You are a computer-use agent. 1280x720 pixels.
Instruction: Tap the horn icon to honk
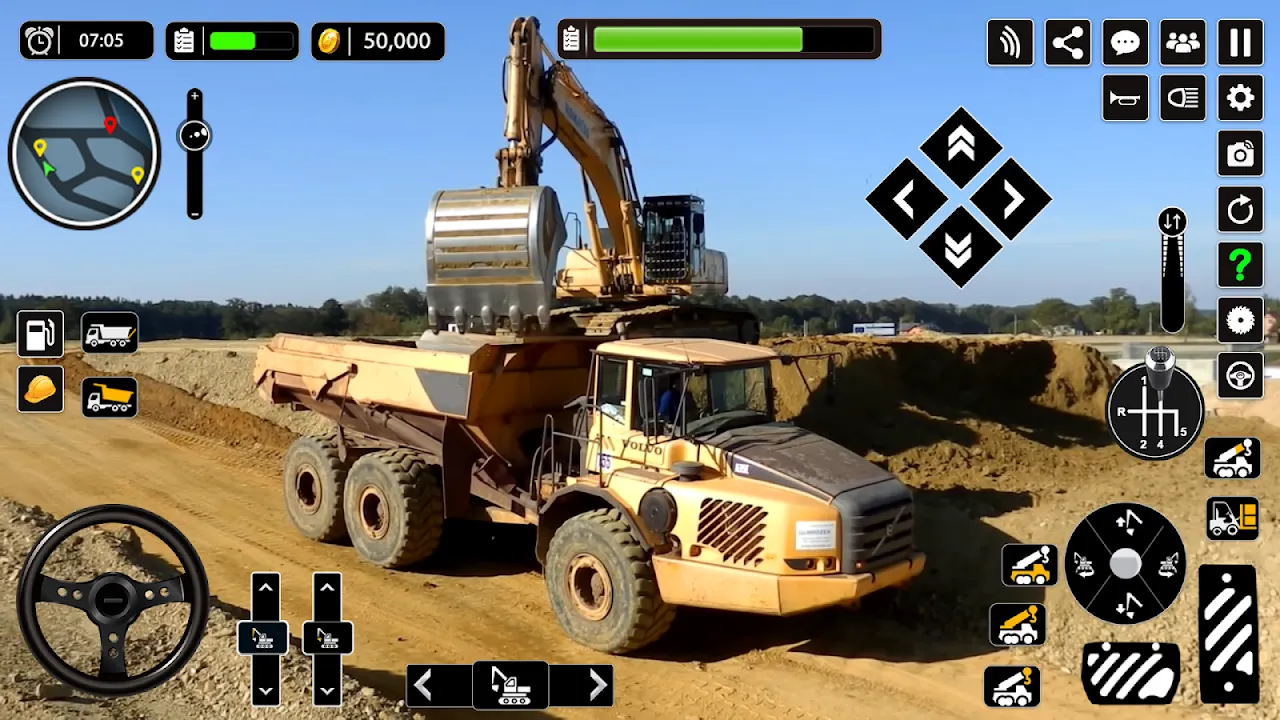coord(1125,97)
